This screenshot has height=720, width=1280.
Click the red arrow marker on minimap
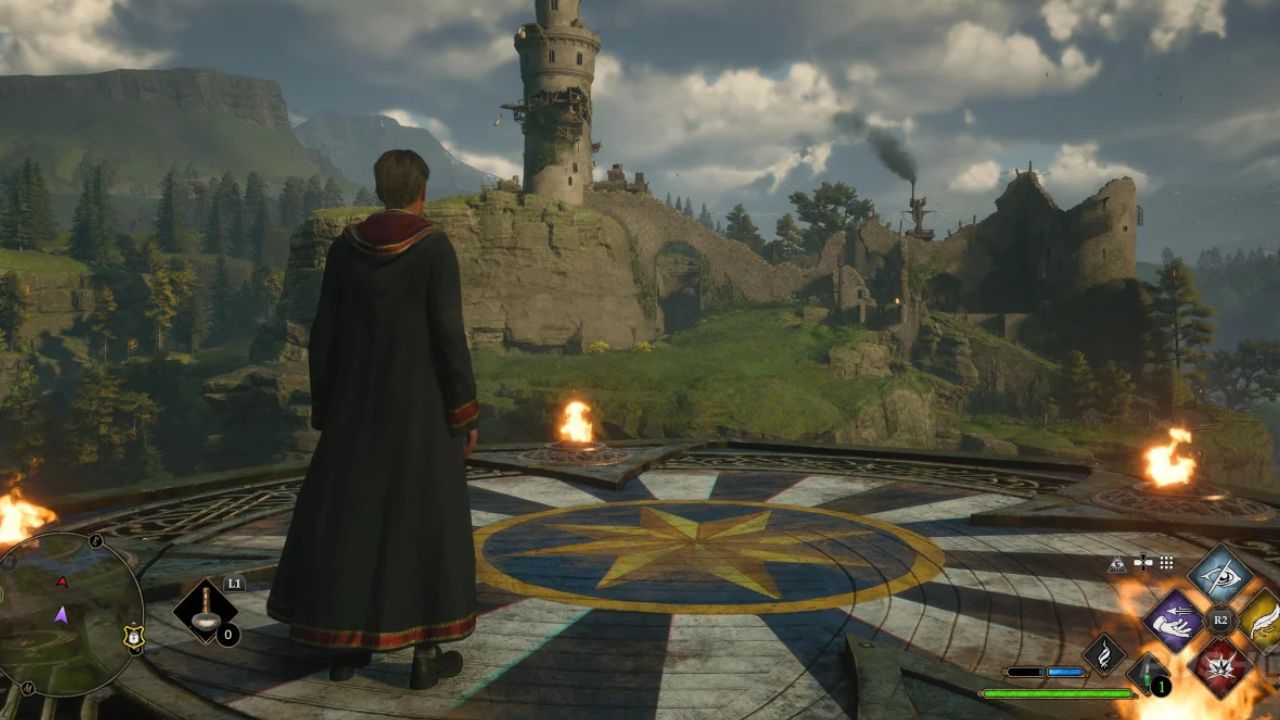click(62, 582)
